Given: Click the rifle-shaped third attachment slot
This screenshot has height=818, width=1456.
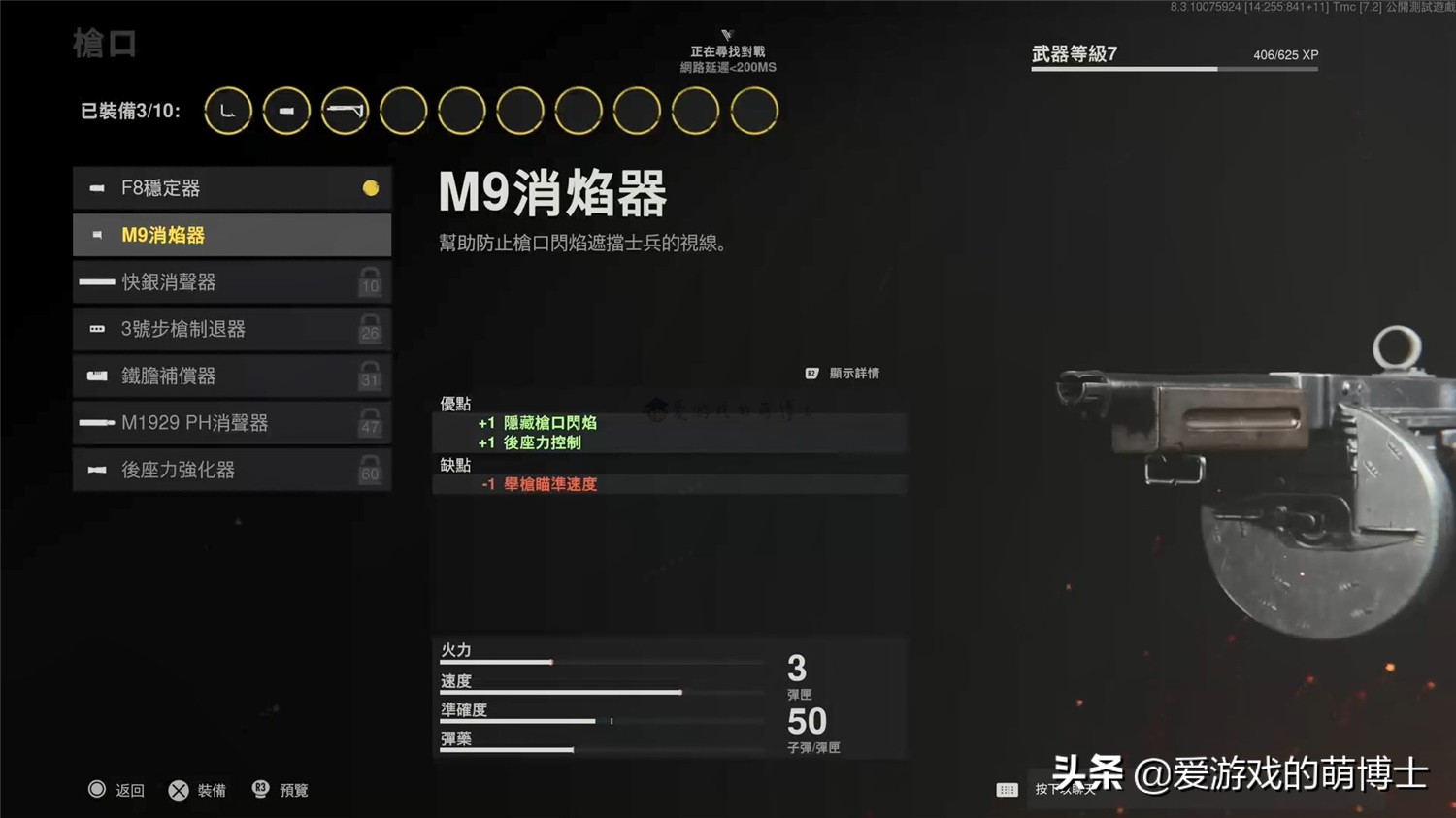Looking at the screenshot, I should [345, 110].
